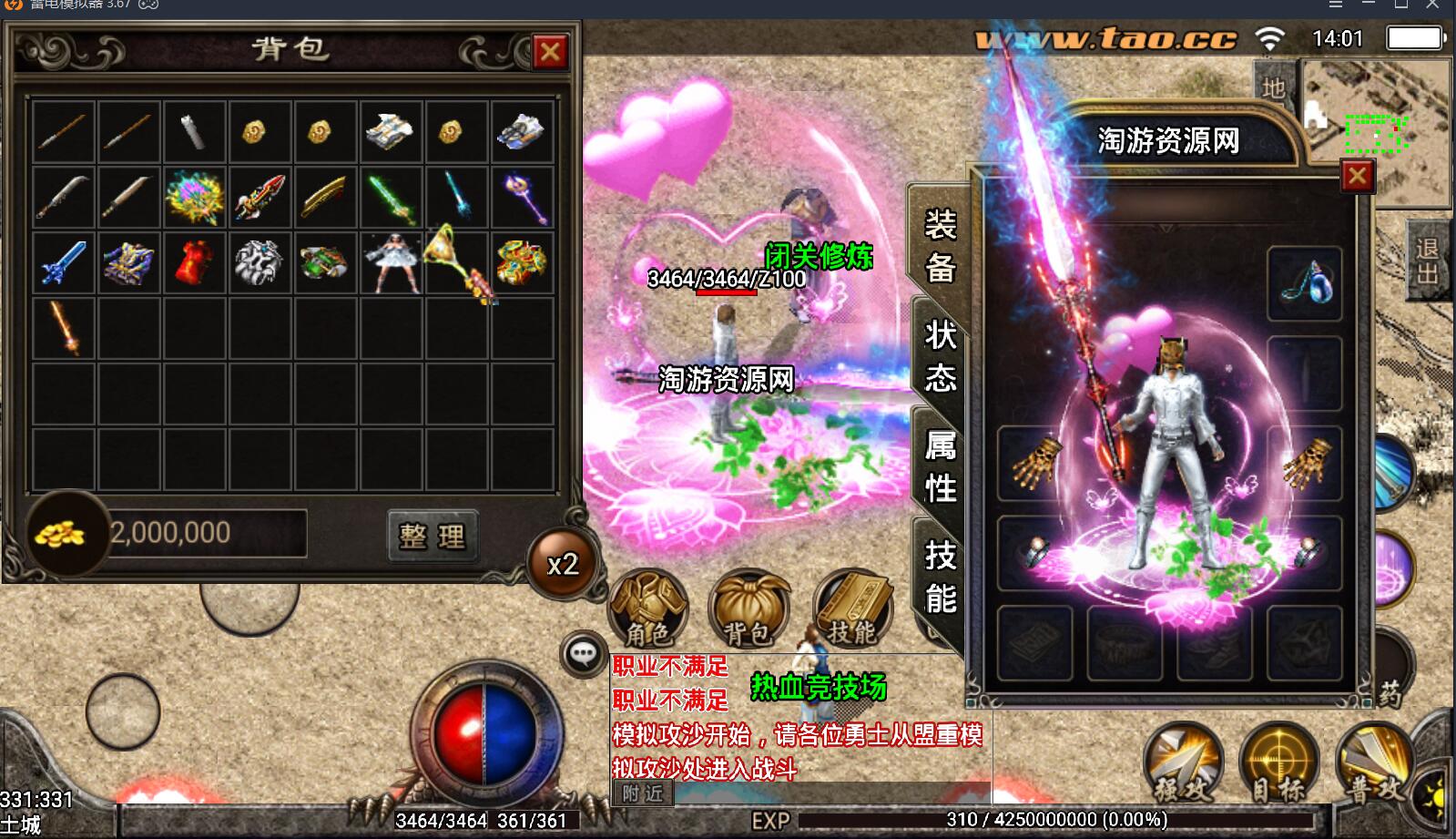Image resolution: width=1456 pixels, height=839 pixels.
Task: Open the 角色 character menu
Action: 648,607
